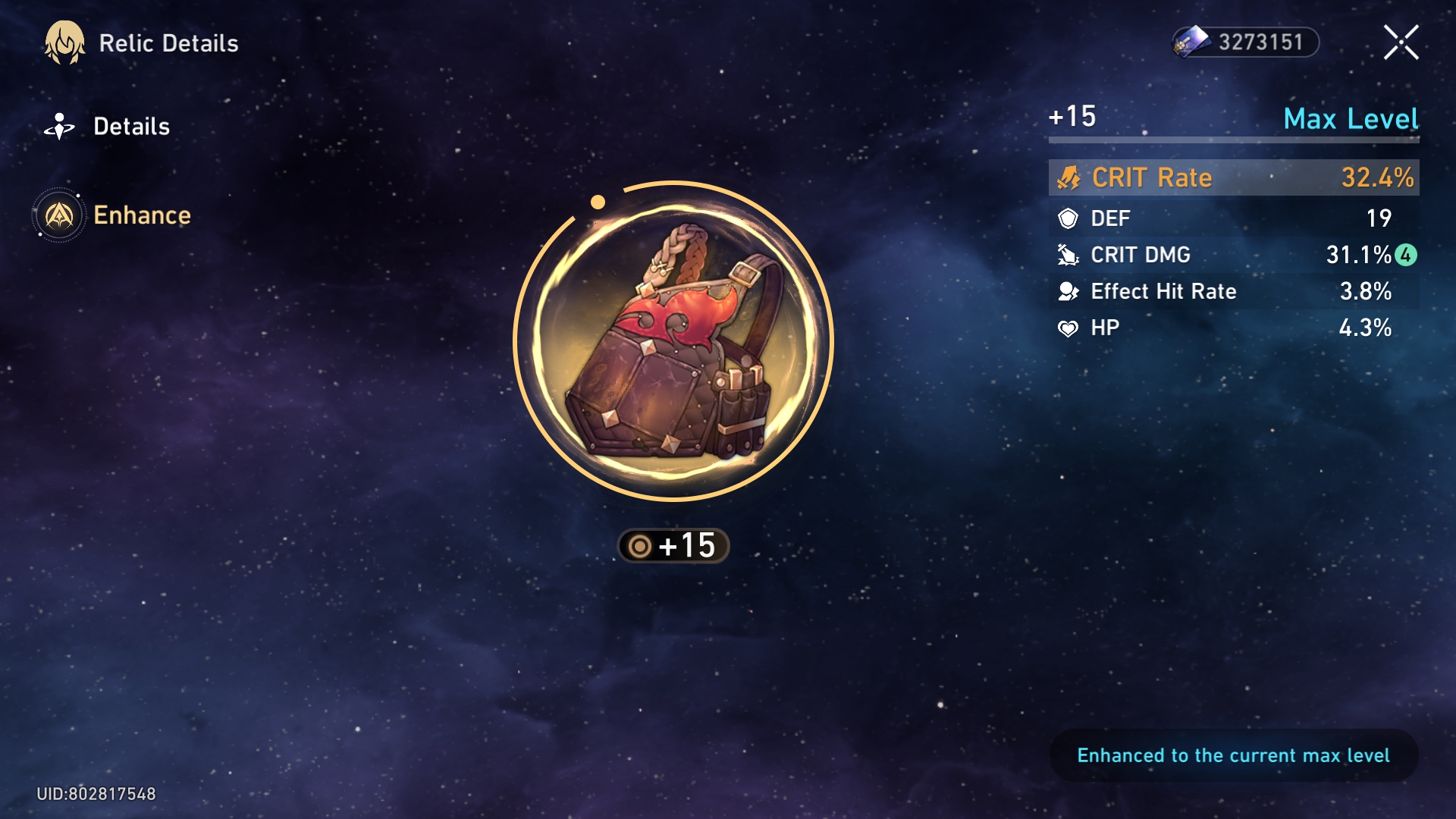
Task: Click the credits currency counter
Action: point(1245,42)
